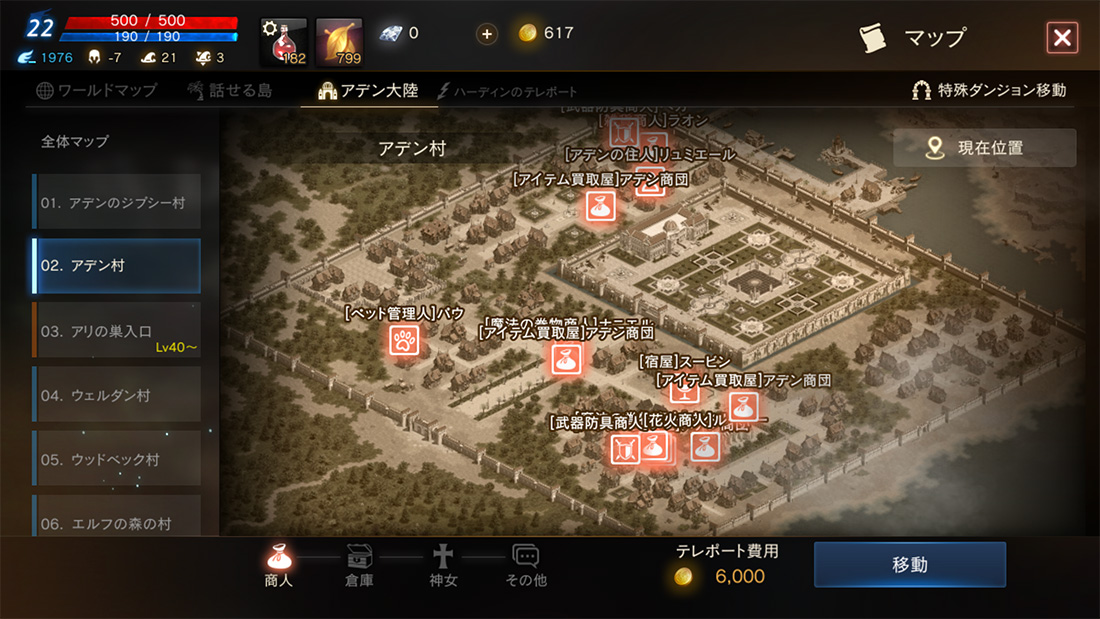Close the map window
Image resolution: width=1100 pixels, height=619 pixels.
(x=1061, y=38)
